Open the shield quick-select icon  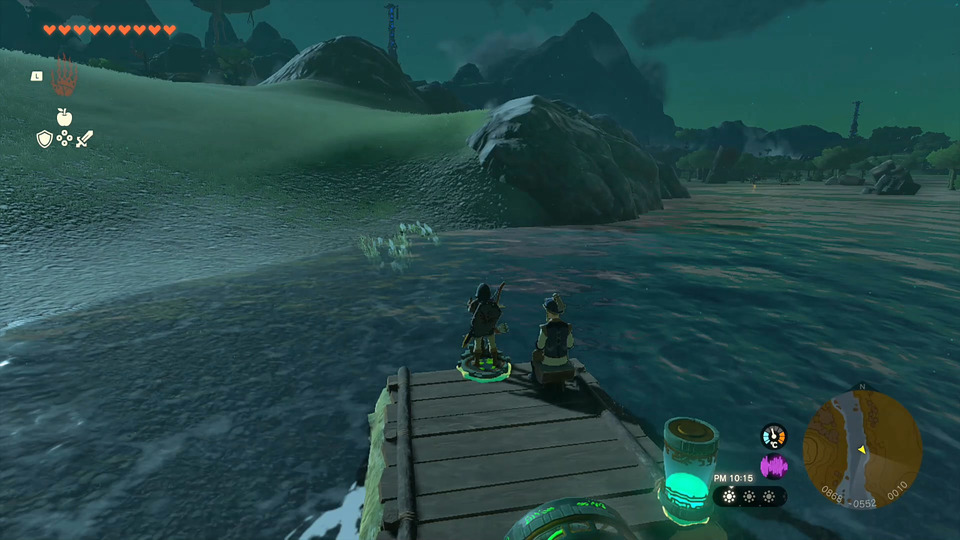(x=44, y=139)
